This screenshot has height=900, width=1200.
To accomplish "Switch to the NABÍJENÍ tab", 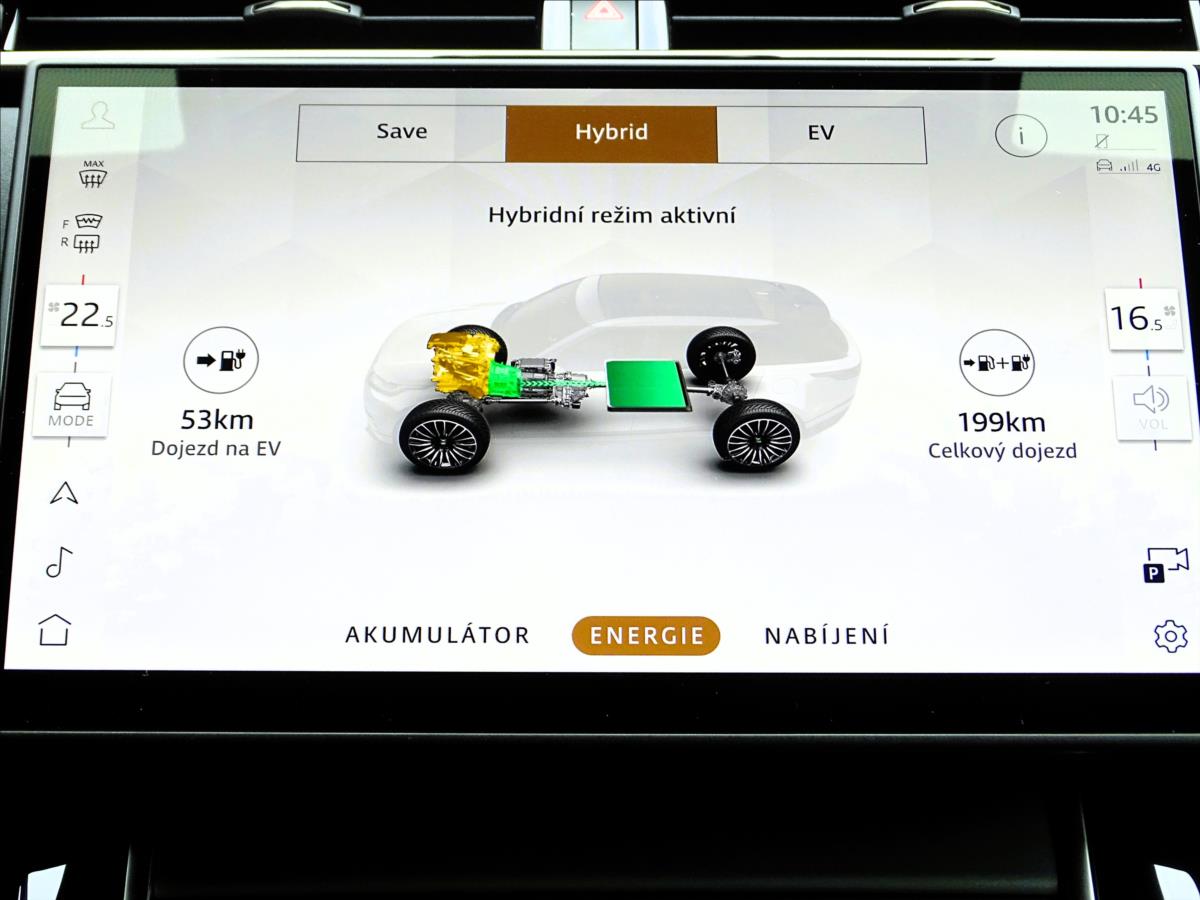I will [x=826, y=635].
